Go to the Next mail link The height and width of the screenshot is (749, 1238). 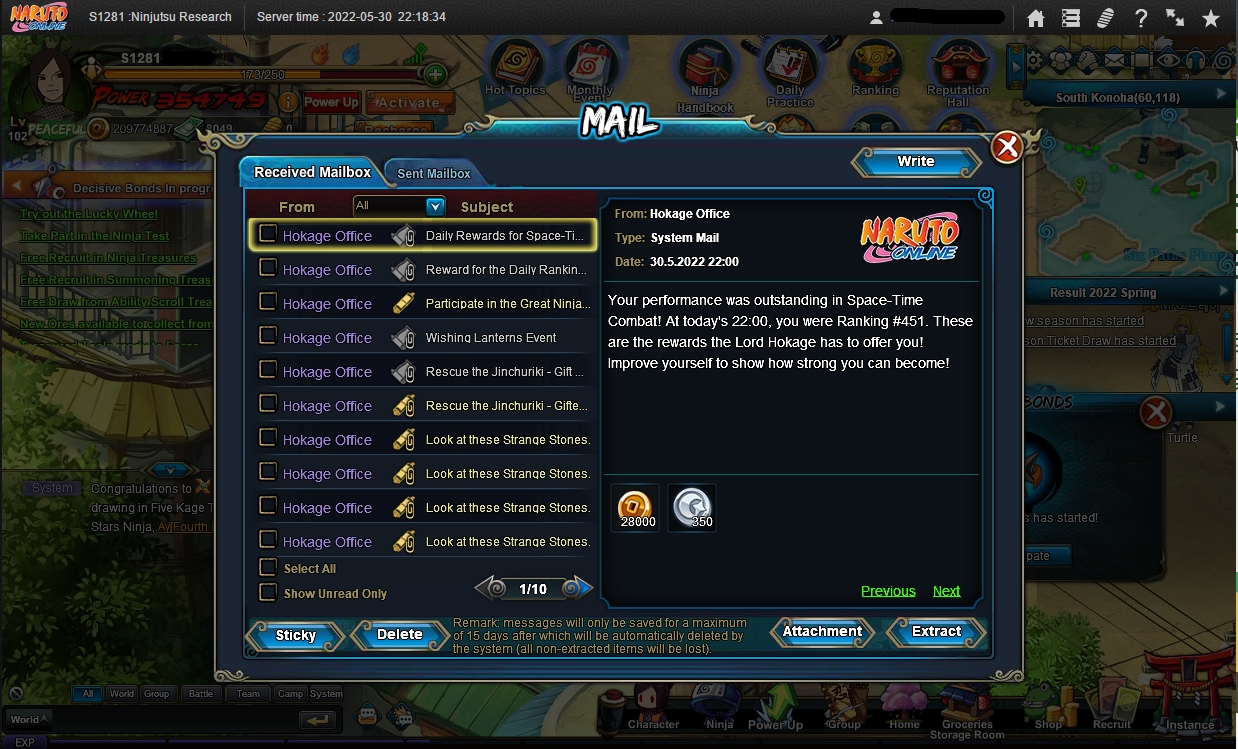(946, 591)
